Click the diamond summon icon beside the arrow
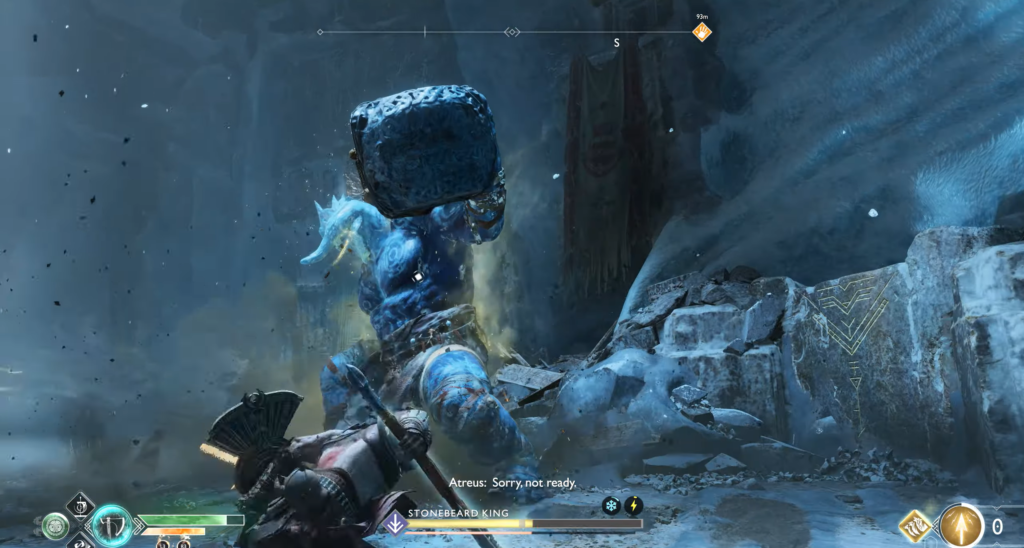 (x=915, y=524)
